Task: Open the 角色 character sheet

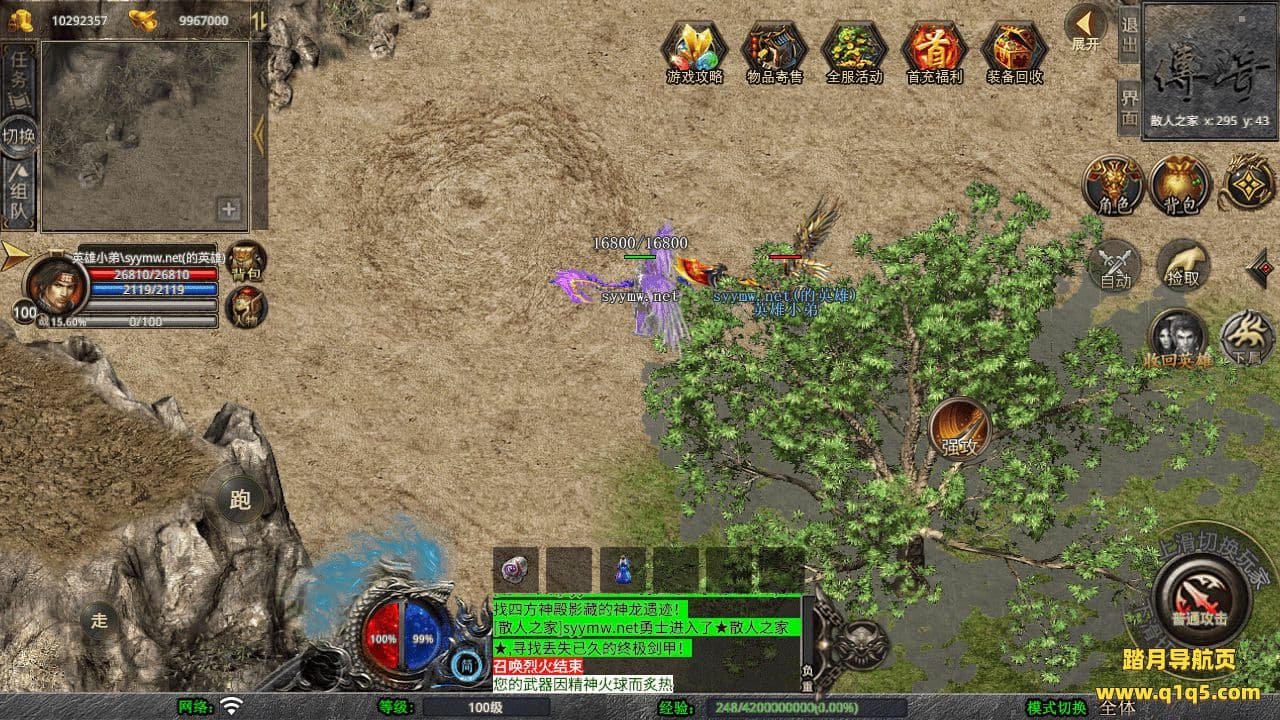Action: pos(1114,186)
